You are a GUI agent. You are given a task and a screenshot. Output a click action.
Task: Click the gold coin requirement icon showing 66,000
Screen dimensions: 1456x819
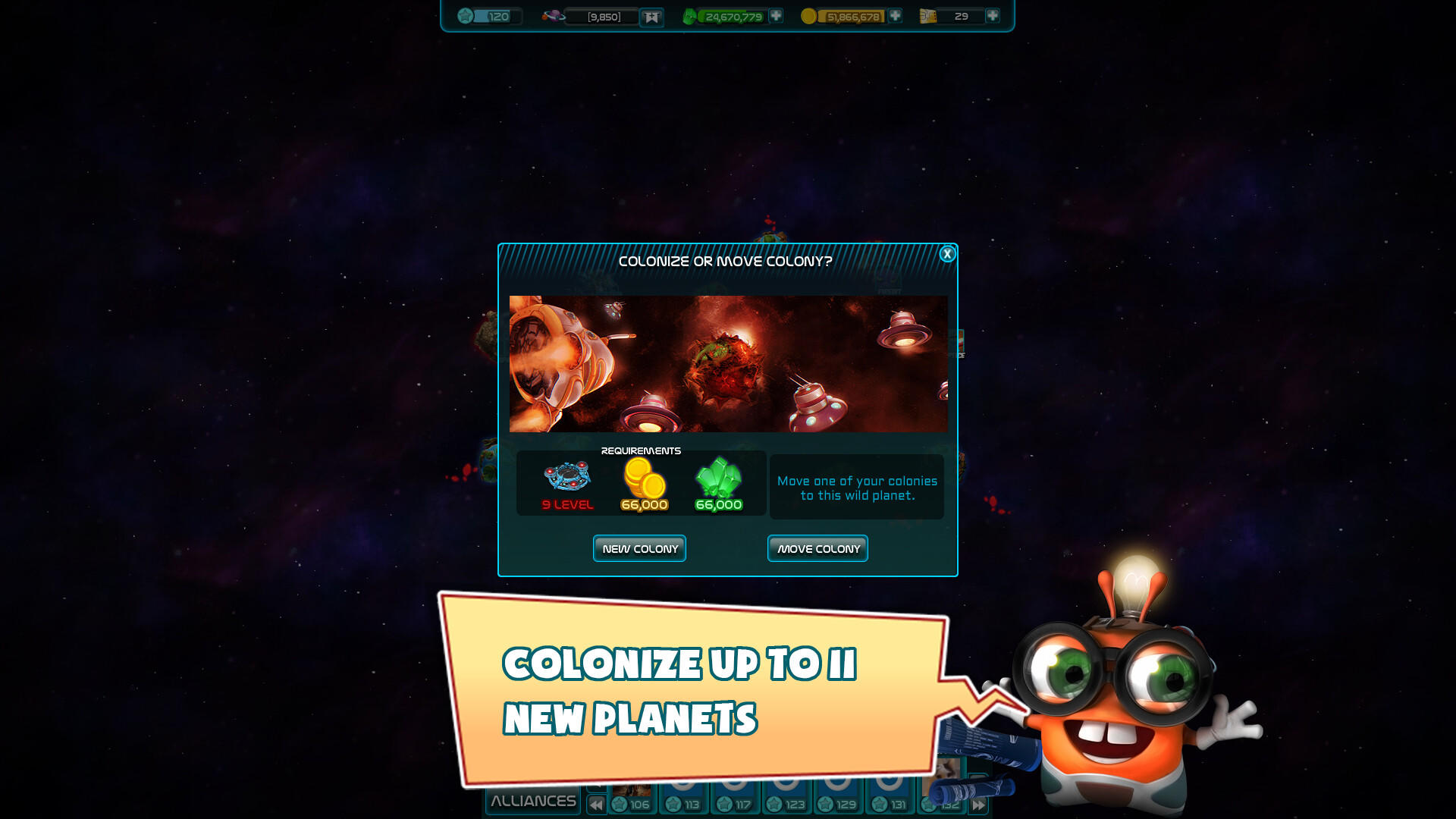(644, 482)
